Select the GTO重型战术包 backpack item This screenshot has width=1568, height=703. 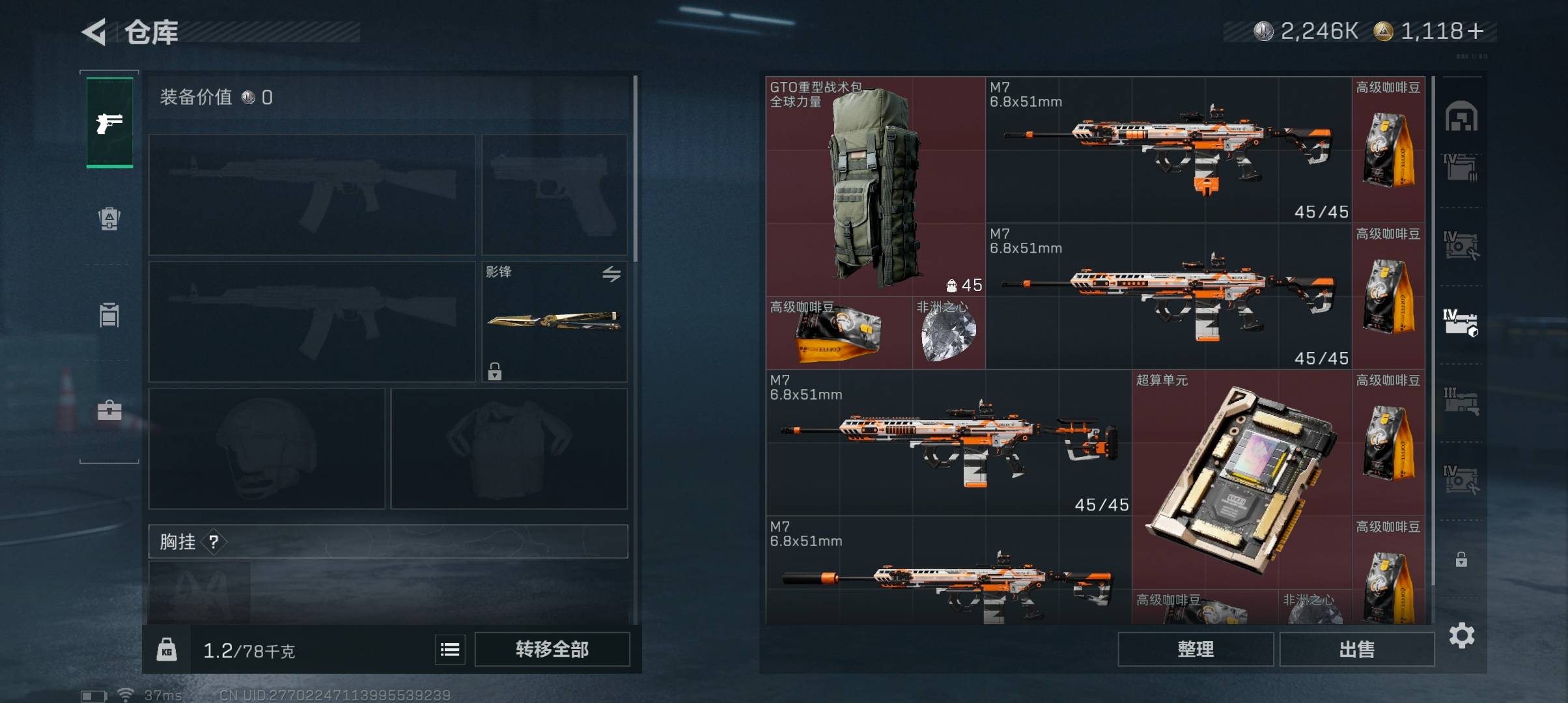click(x=875, y=186)
